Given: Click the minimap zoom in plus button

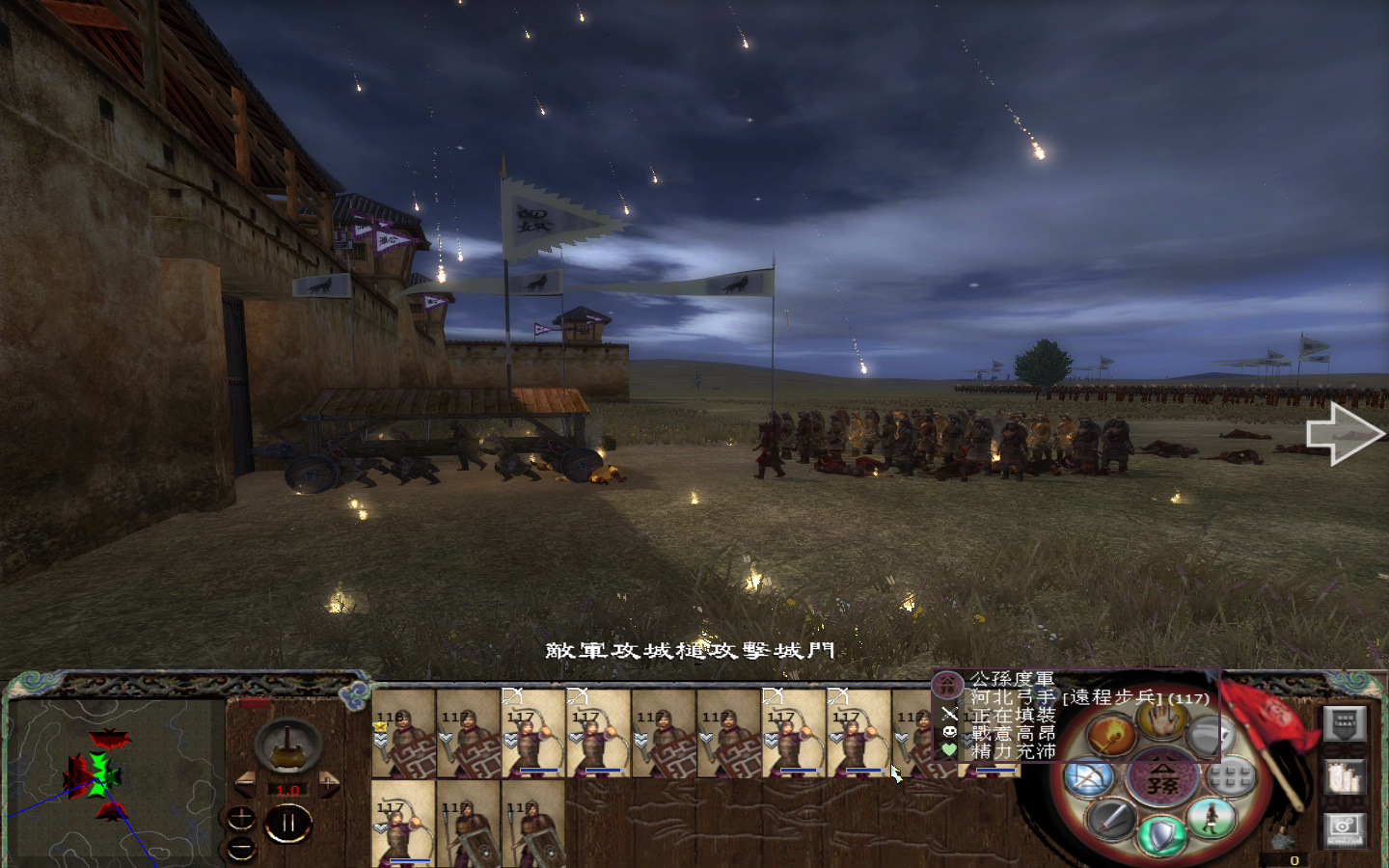Looking at the screenshot, I should click(x=241, y=818).
